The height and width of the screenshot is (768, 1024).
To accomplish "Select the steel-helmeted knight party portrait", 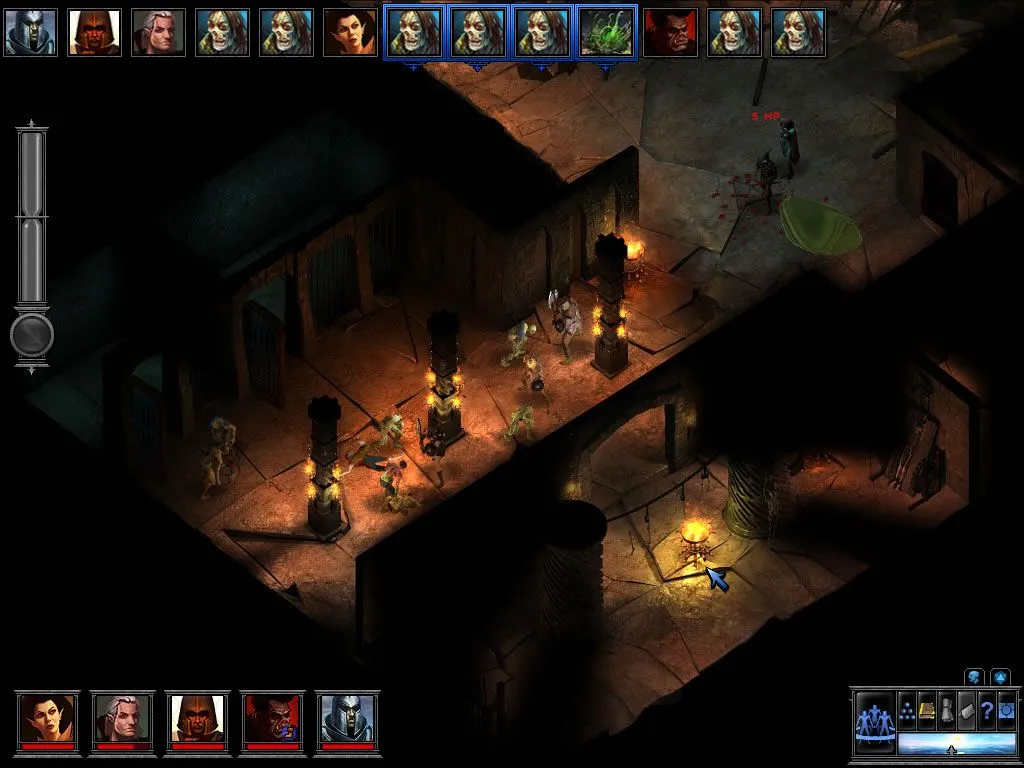I will pos(347,718).
